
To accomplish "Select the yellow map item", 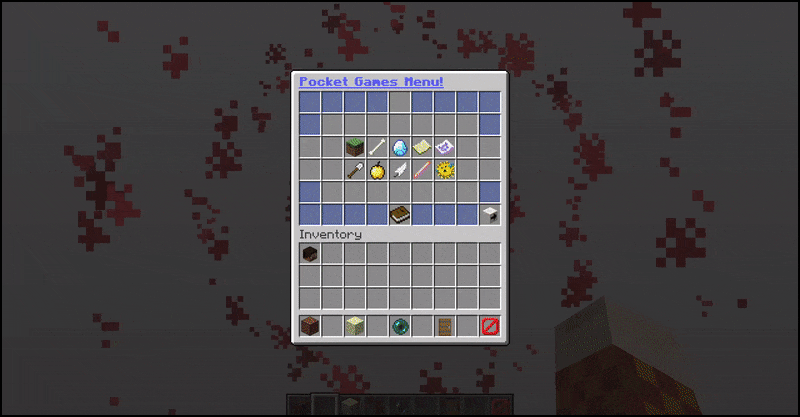I will click(422, 148).
